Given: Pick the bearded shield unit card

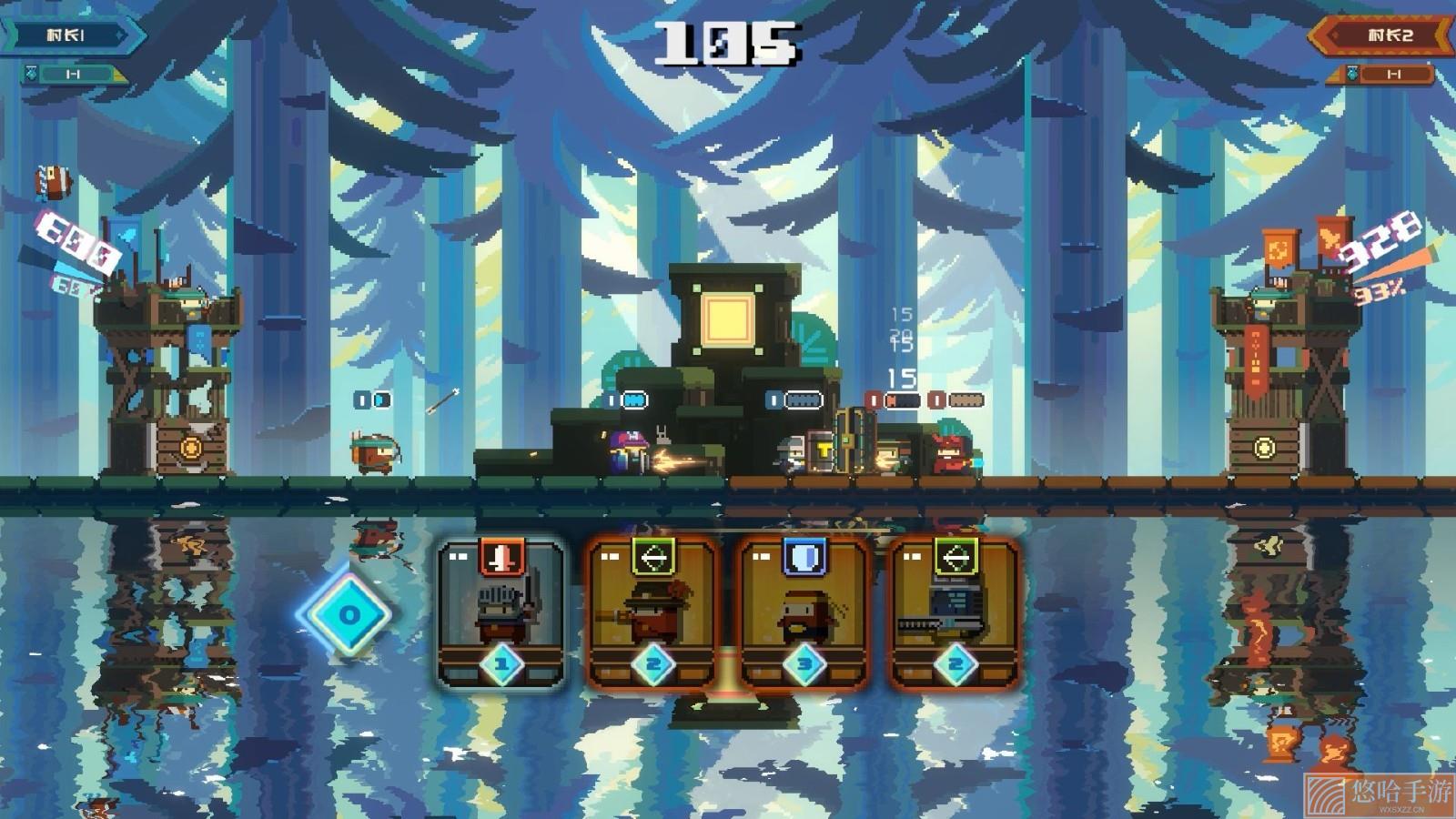Looking at the screenshot, I should (804, 612).
